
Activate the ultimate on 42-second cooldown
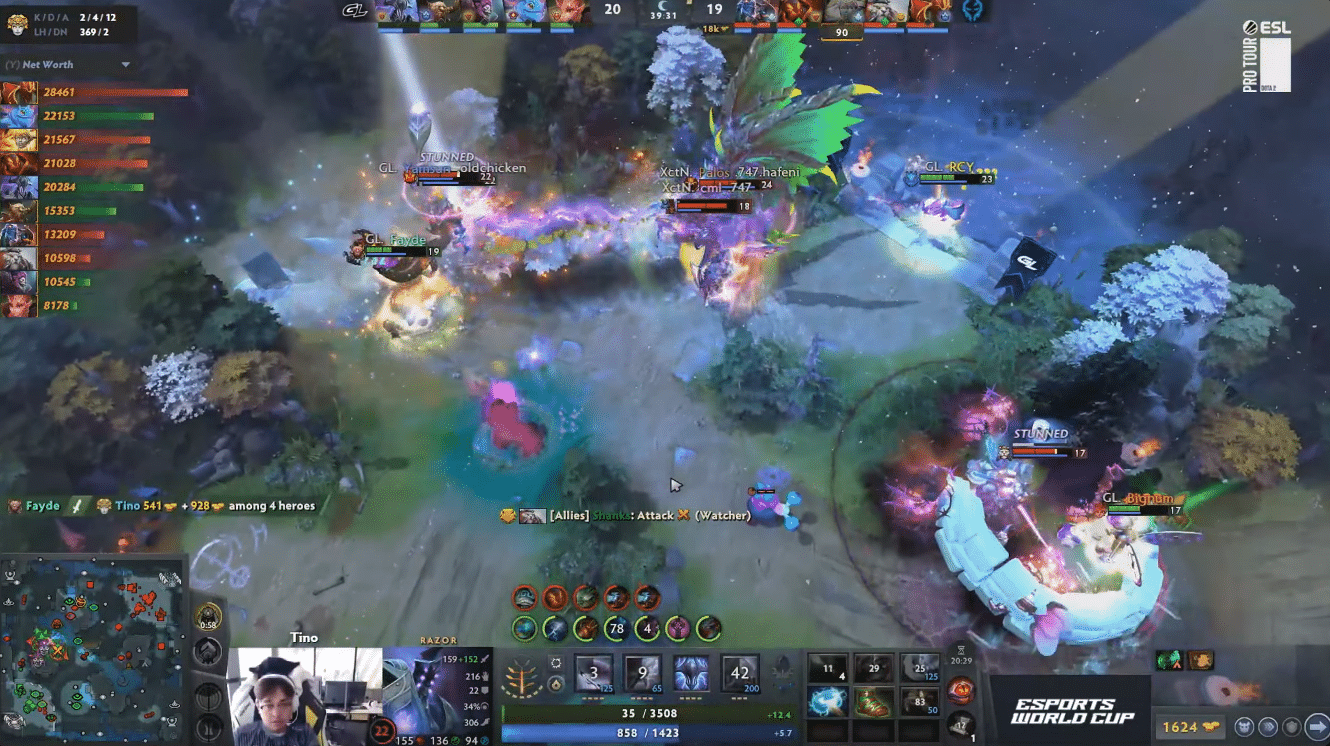pyautogui.click(x=740, y=674)
